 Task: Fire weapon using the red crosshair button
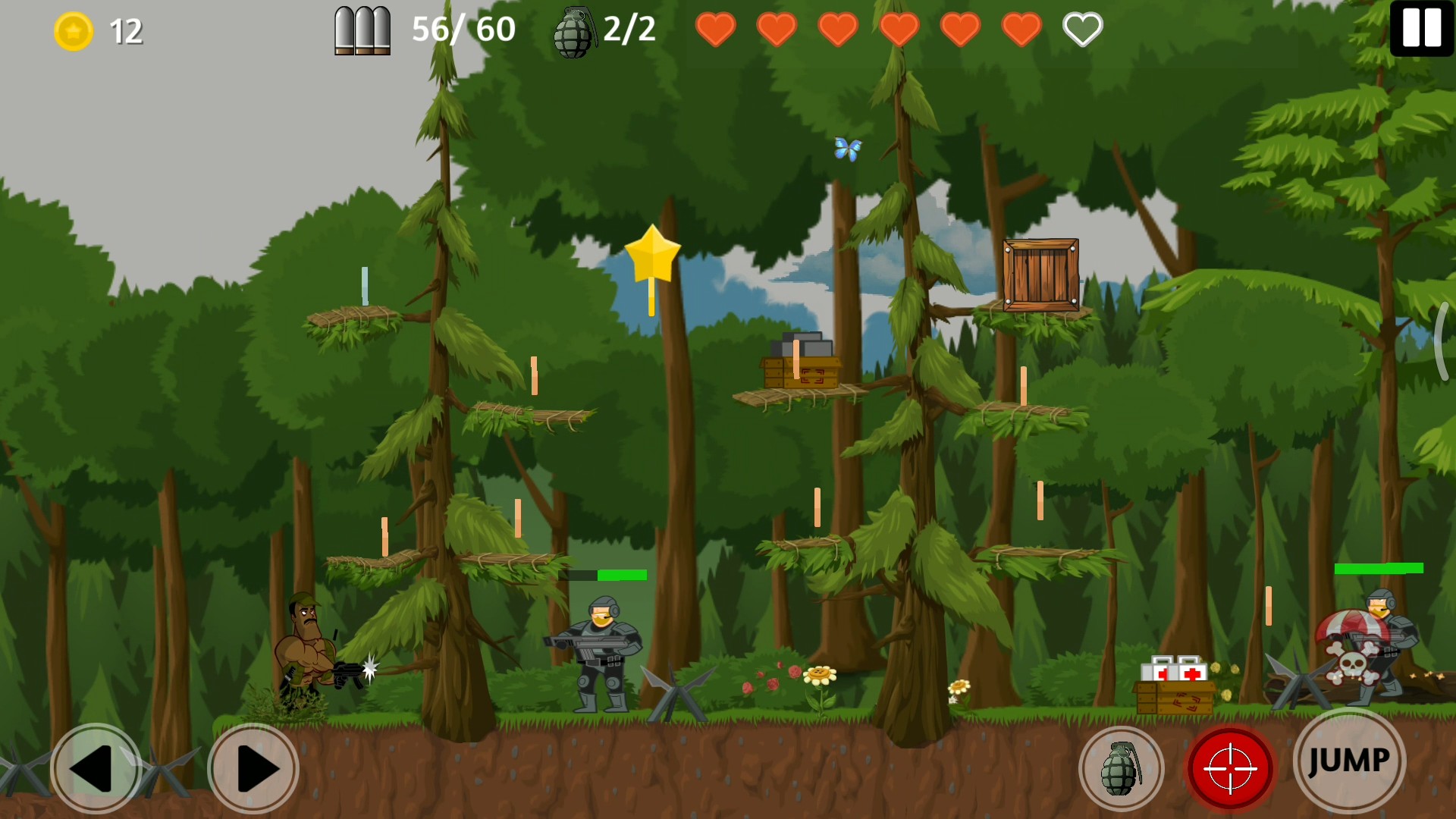1230,768
